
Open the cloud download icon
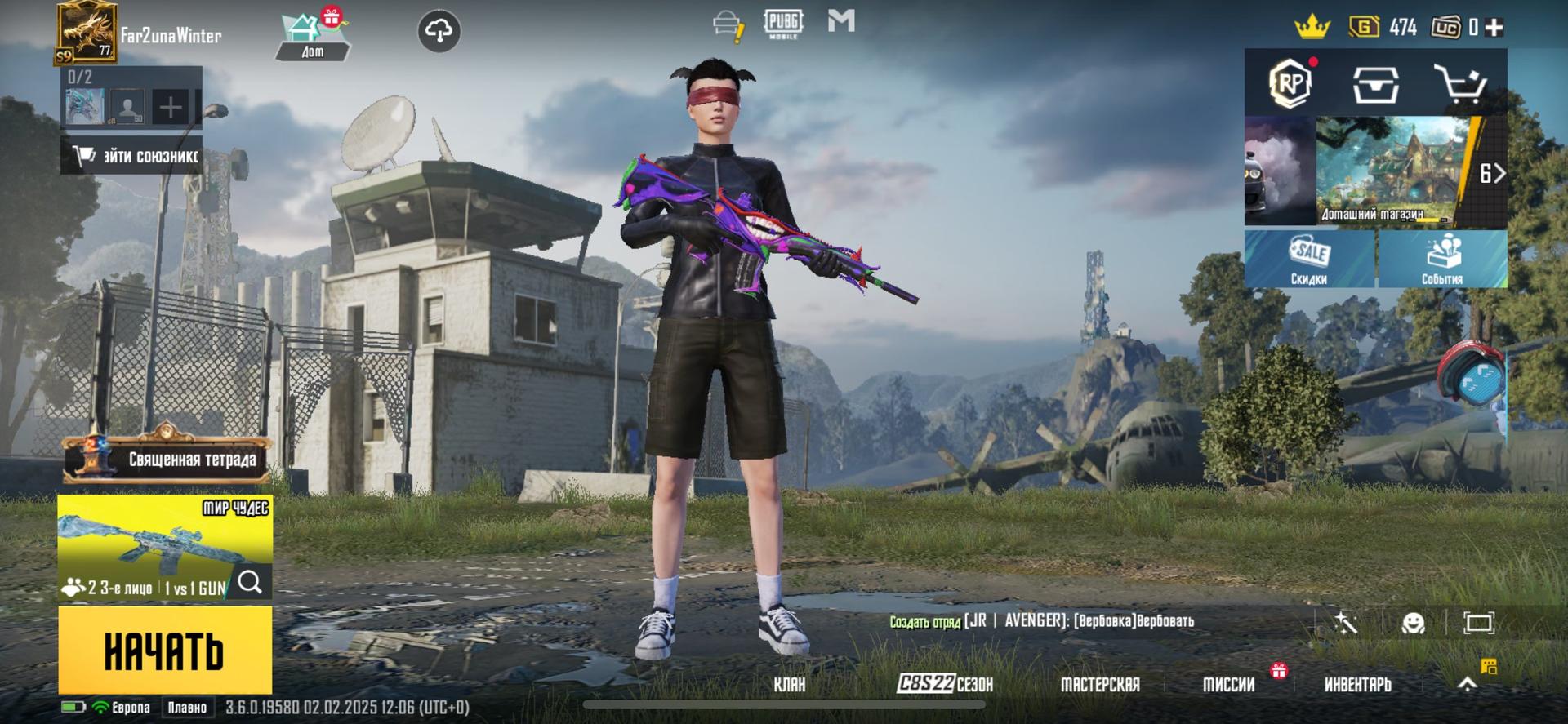click(439, 32)
